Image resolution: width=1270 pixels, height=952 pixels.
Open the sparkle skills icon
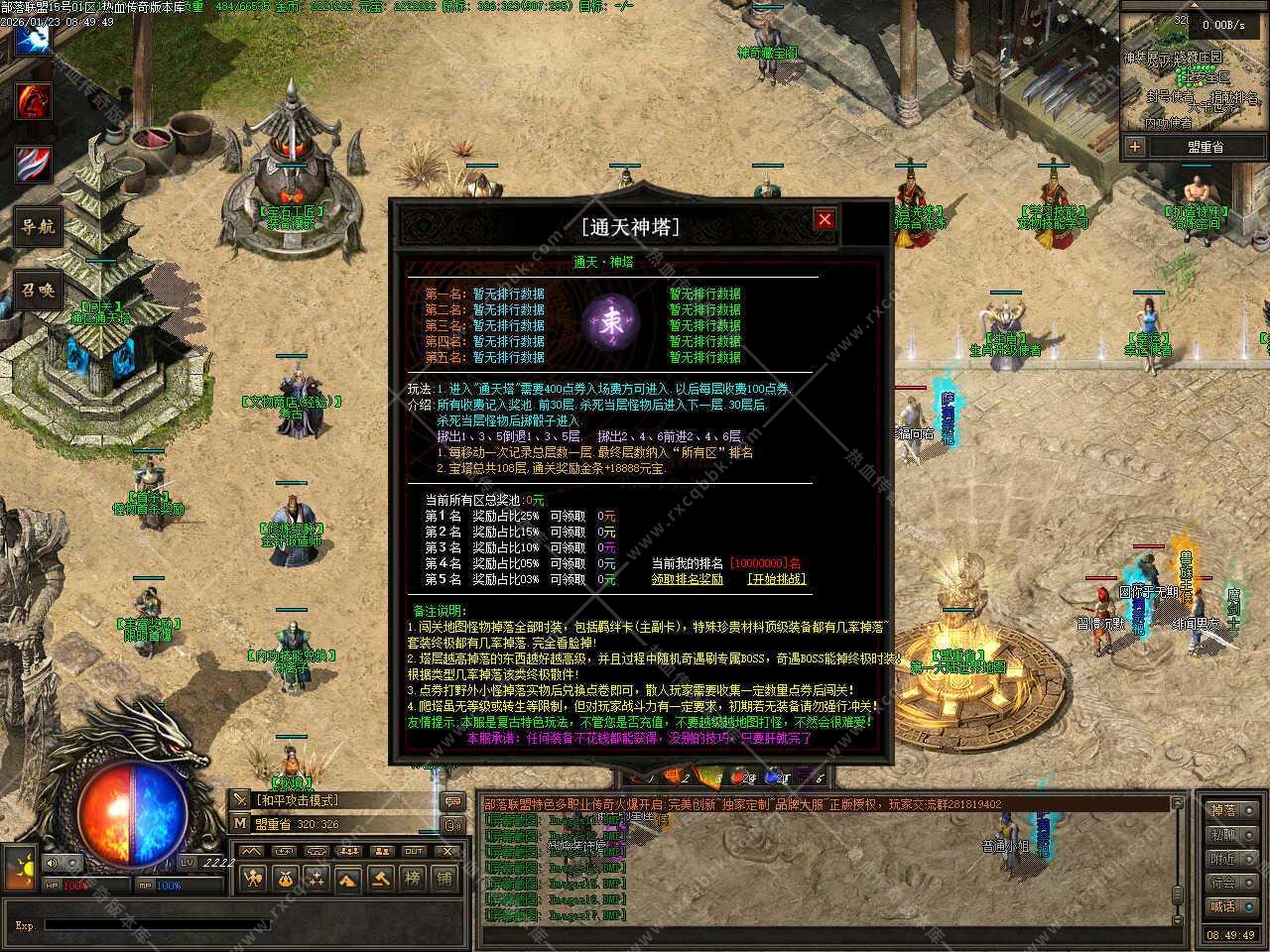tap(317, 878)
